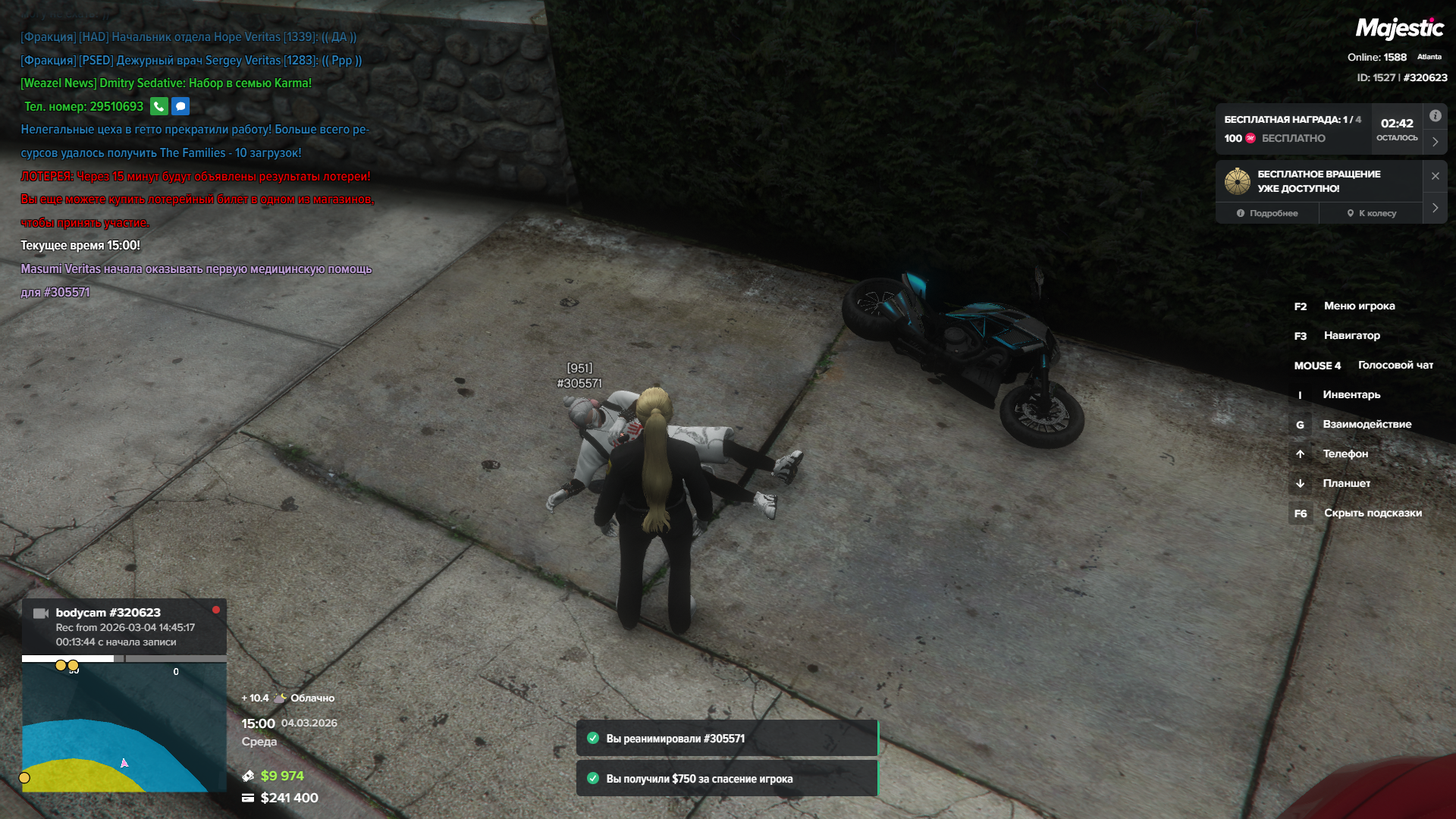Screen dimensions: 1456x819
Task: Click the $750 rescue reward notification
Action: (726, 779)
